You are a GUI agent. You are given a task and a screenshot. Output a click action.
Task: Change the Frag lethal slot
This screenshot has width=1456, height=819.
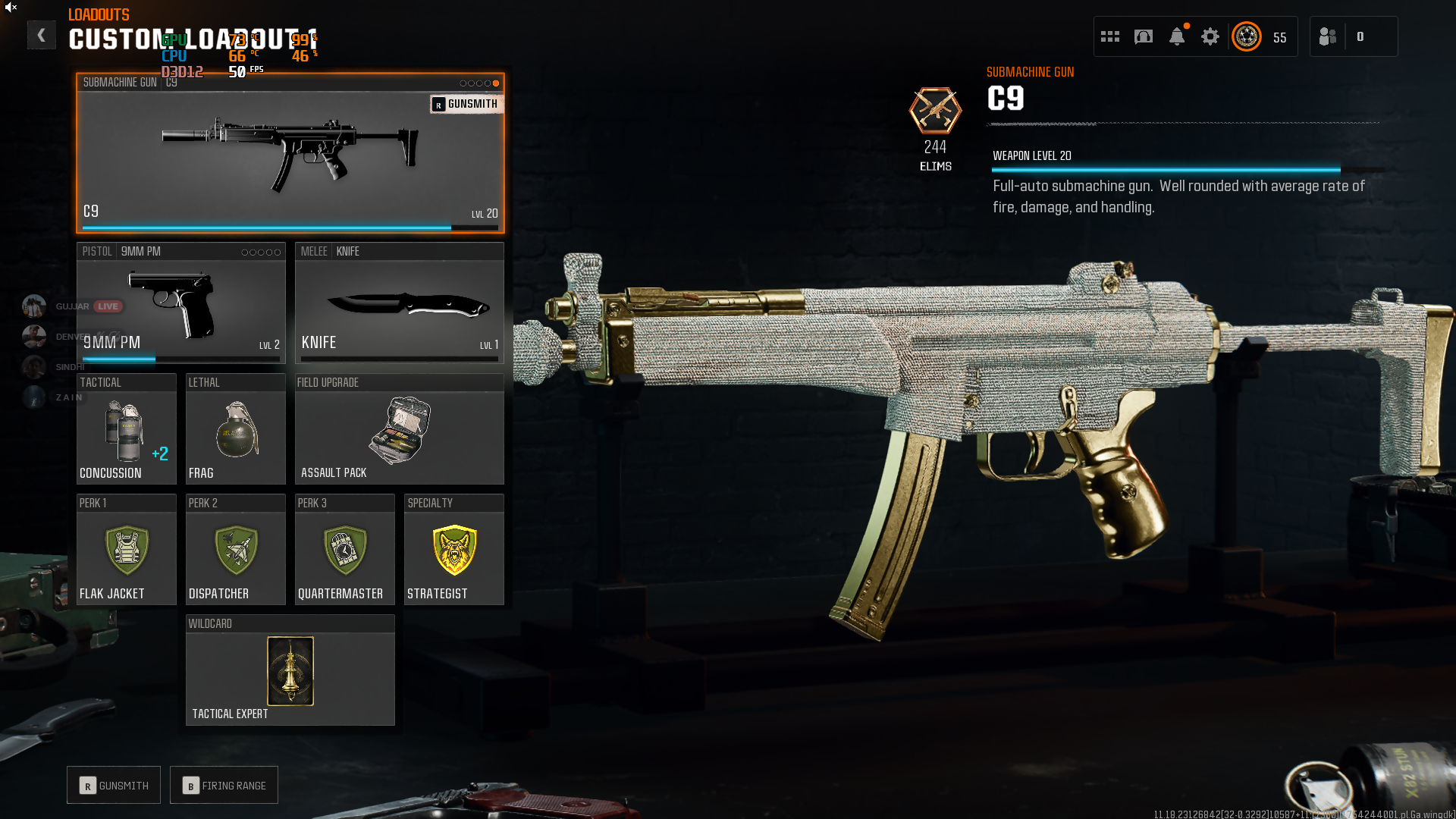click(x=235, y=429)
